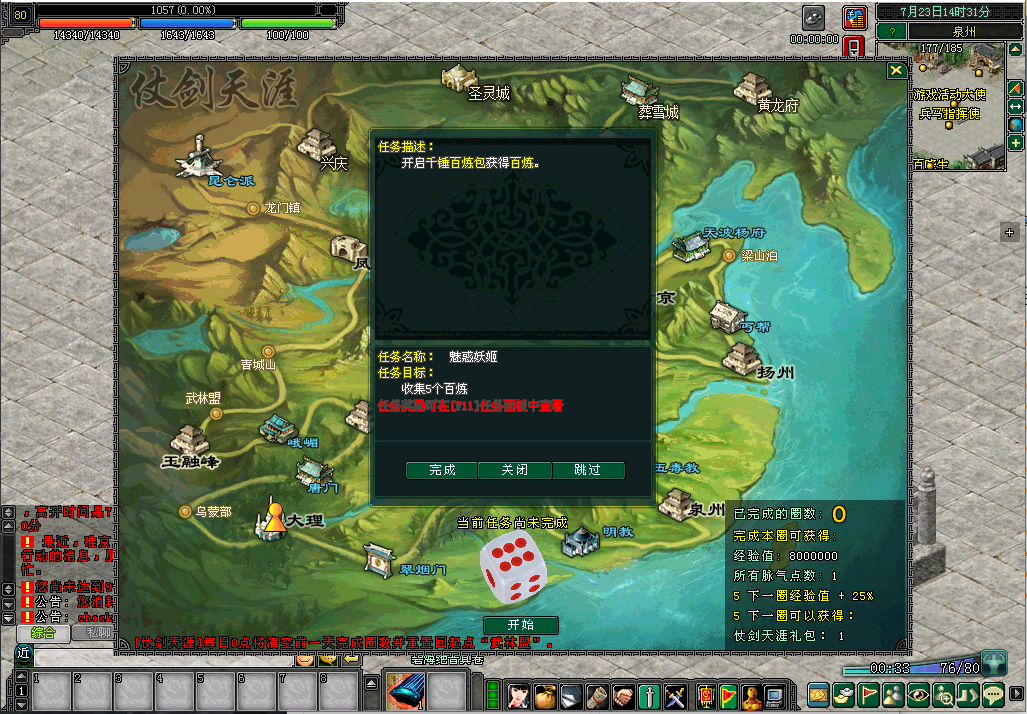Skip the quest with 跳过 button
Image resolution: width=1027 pixels, height=714 pixels.
pos(588,470)
